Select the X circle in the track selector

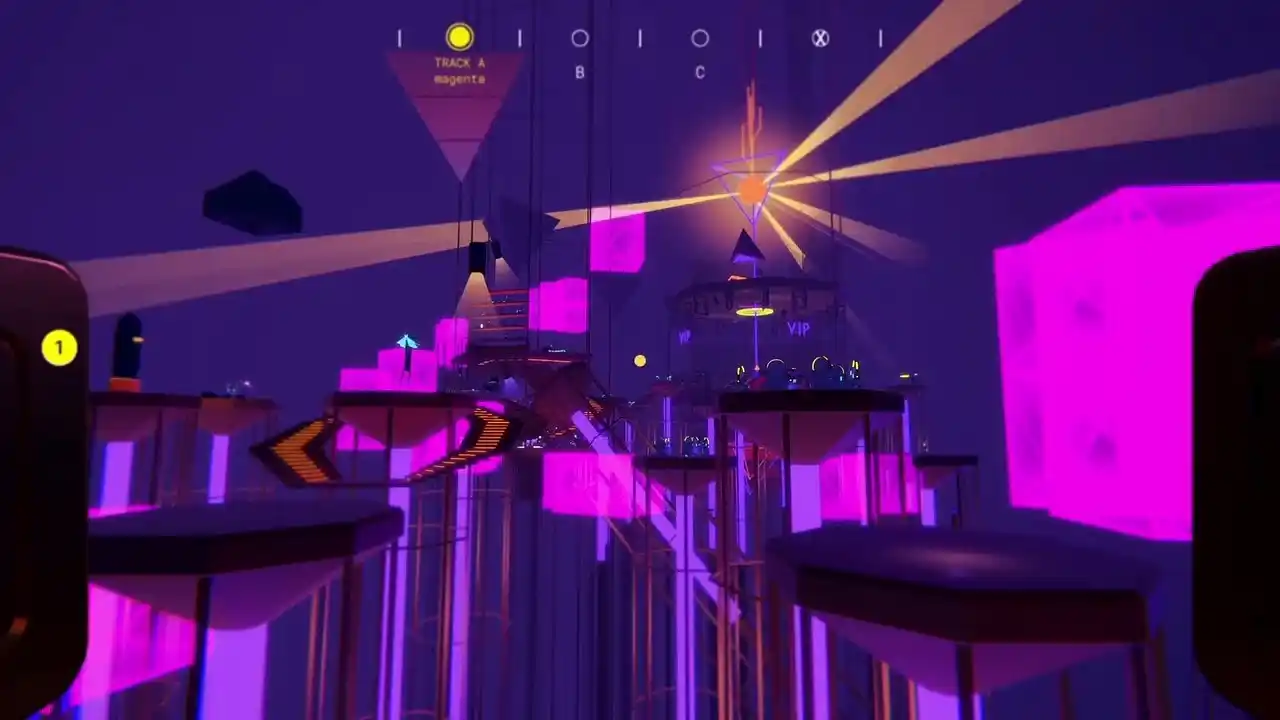click(x=820, y=39)
